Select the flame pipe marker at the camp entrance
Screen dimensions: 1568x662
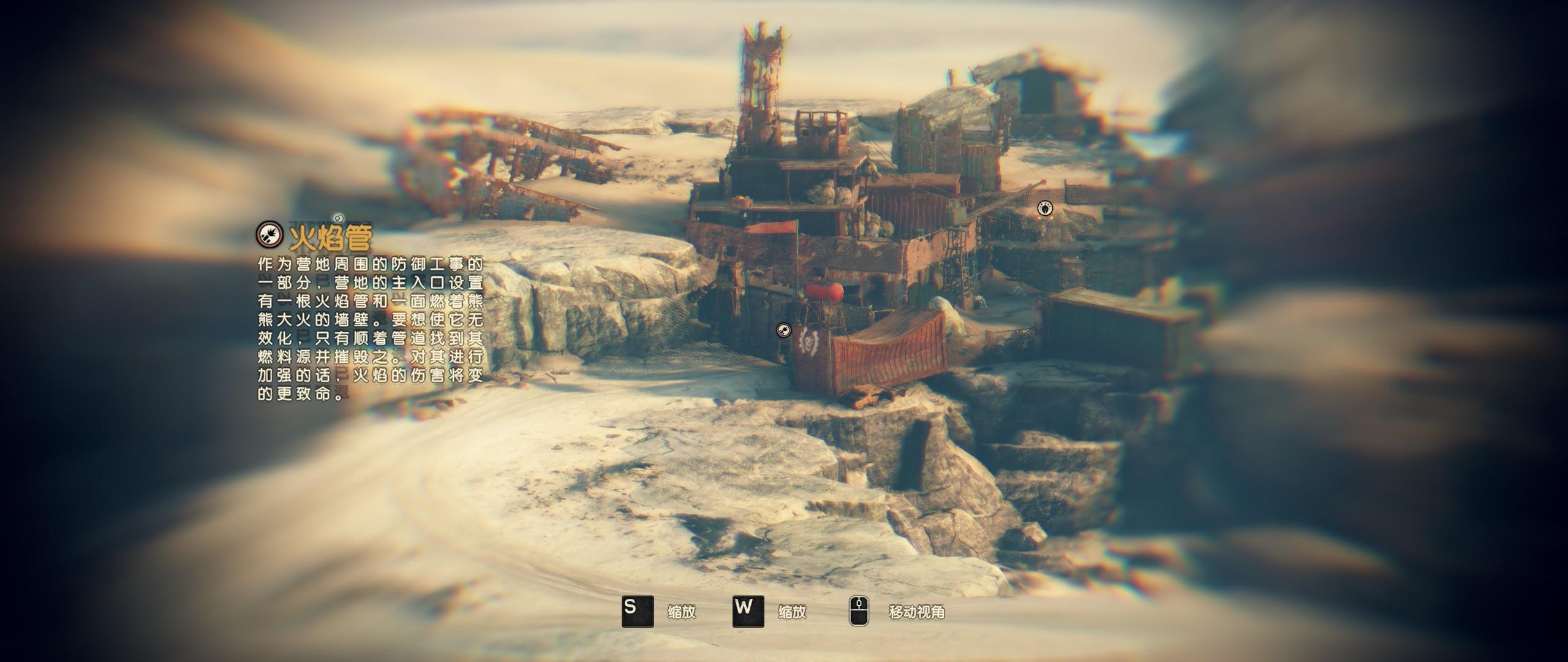click(x=783, y=331)
